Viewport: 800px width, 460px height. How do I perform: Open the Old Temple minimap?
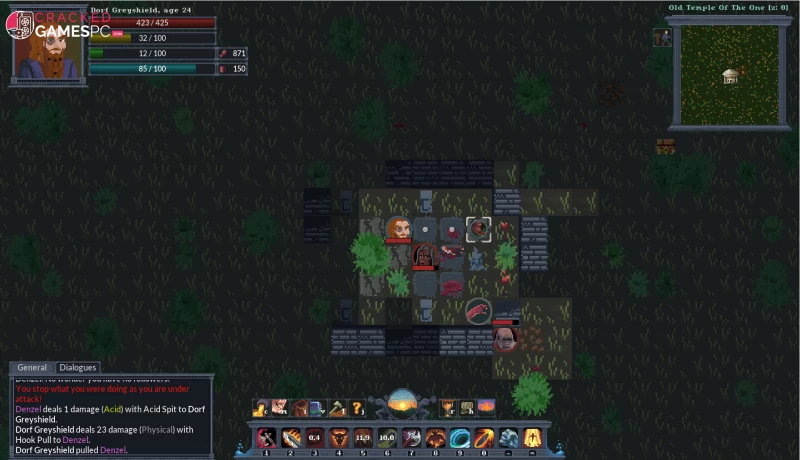coord(729,72)
